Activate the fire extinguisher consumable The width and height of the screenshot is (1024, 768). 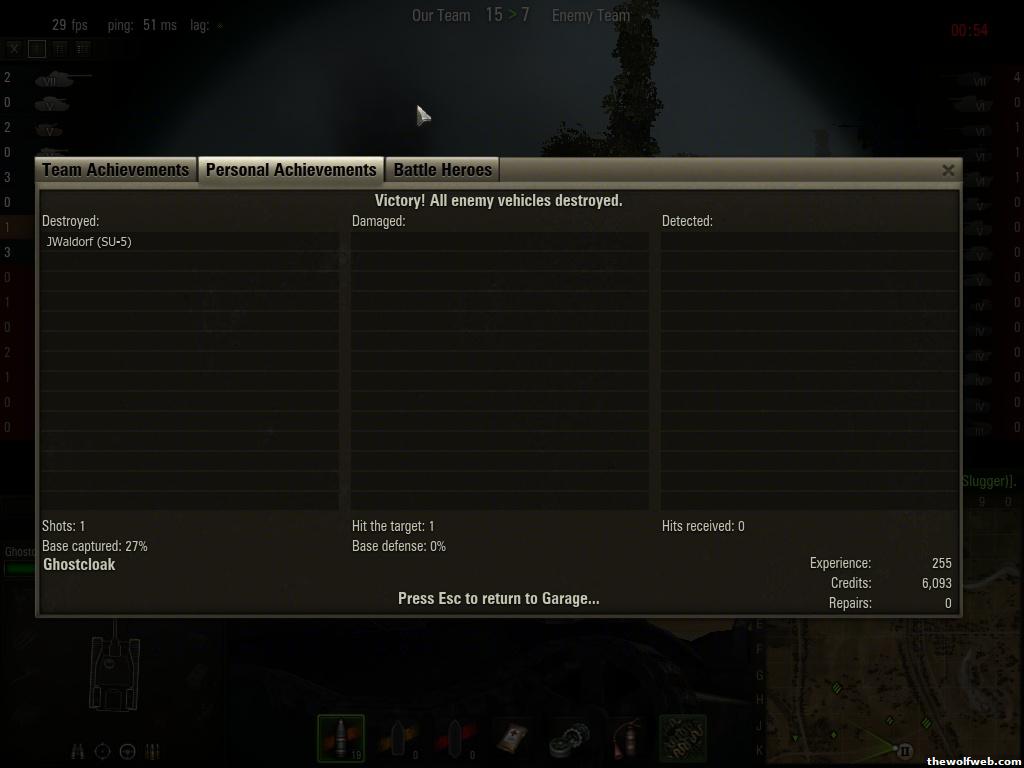click(627, 739)
